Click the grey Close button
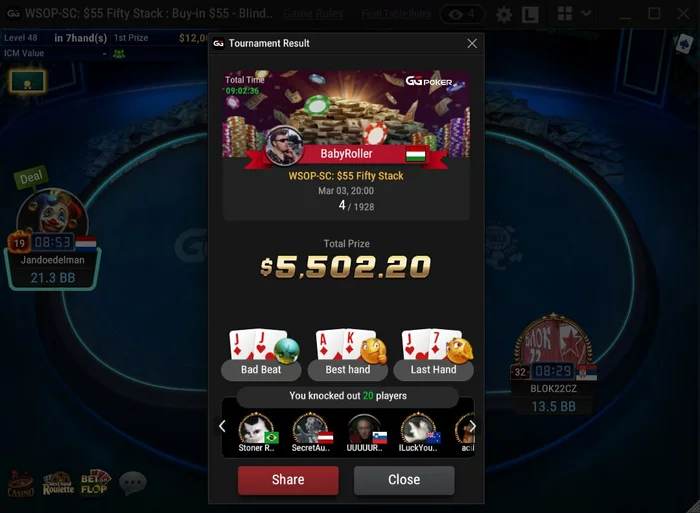The height and width of the screenshot is (513, 700). pyautogui.click(x=404, y=480)
